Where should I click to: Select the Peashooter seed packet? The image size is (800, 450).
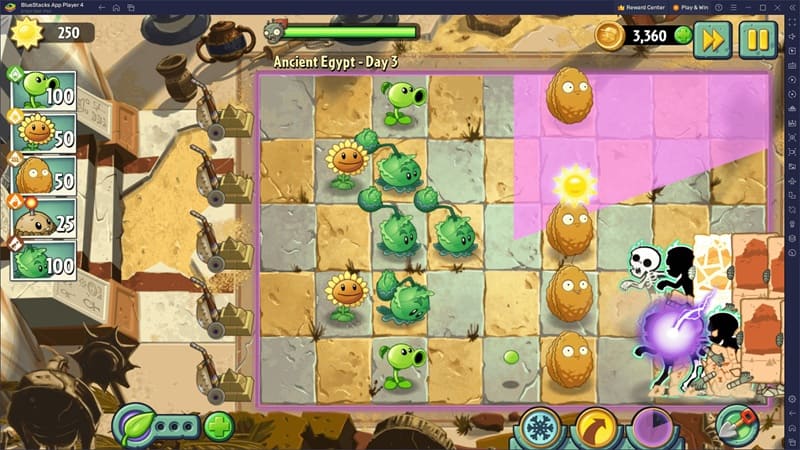(45, 90)
